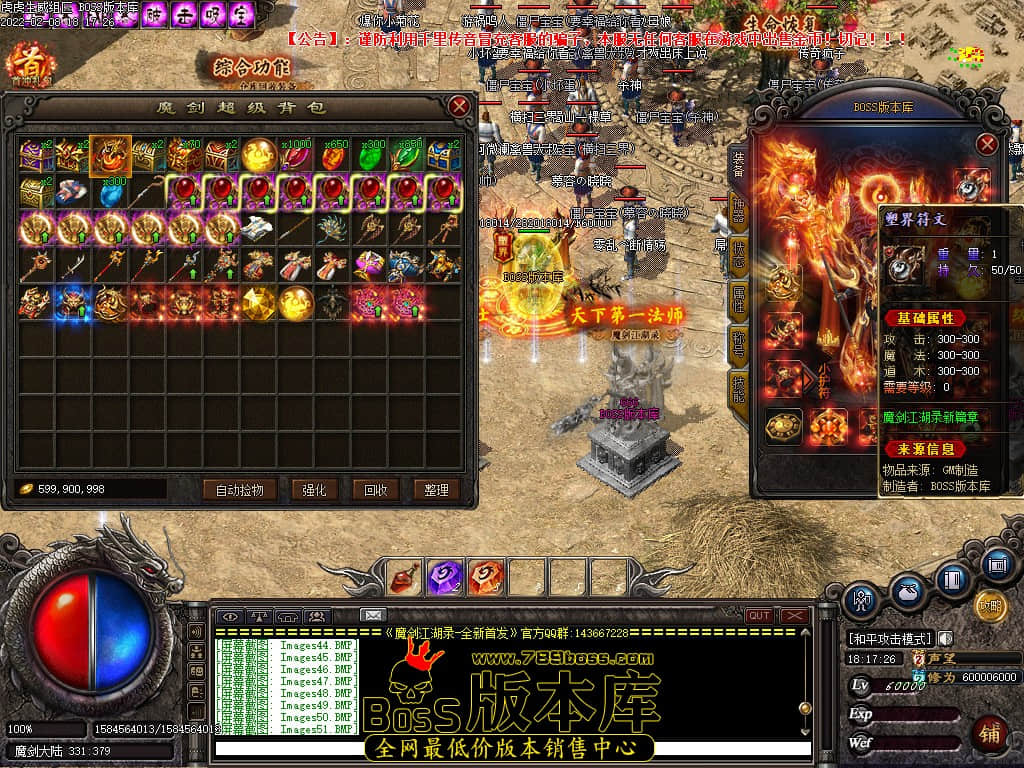
Task: Close the character equipment panel
Action: (987, 144)
